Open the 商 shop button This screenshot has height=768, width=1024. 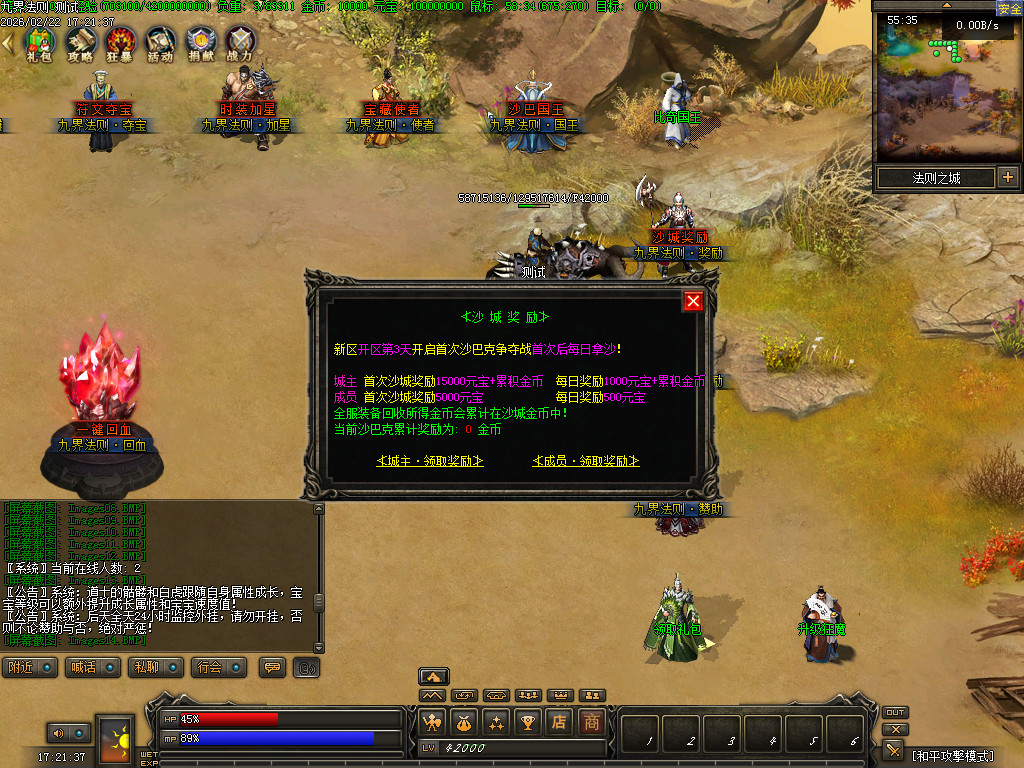coord(593,721)
